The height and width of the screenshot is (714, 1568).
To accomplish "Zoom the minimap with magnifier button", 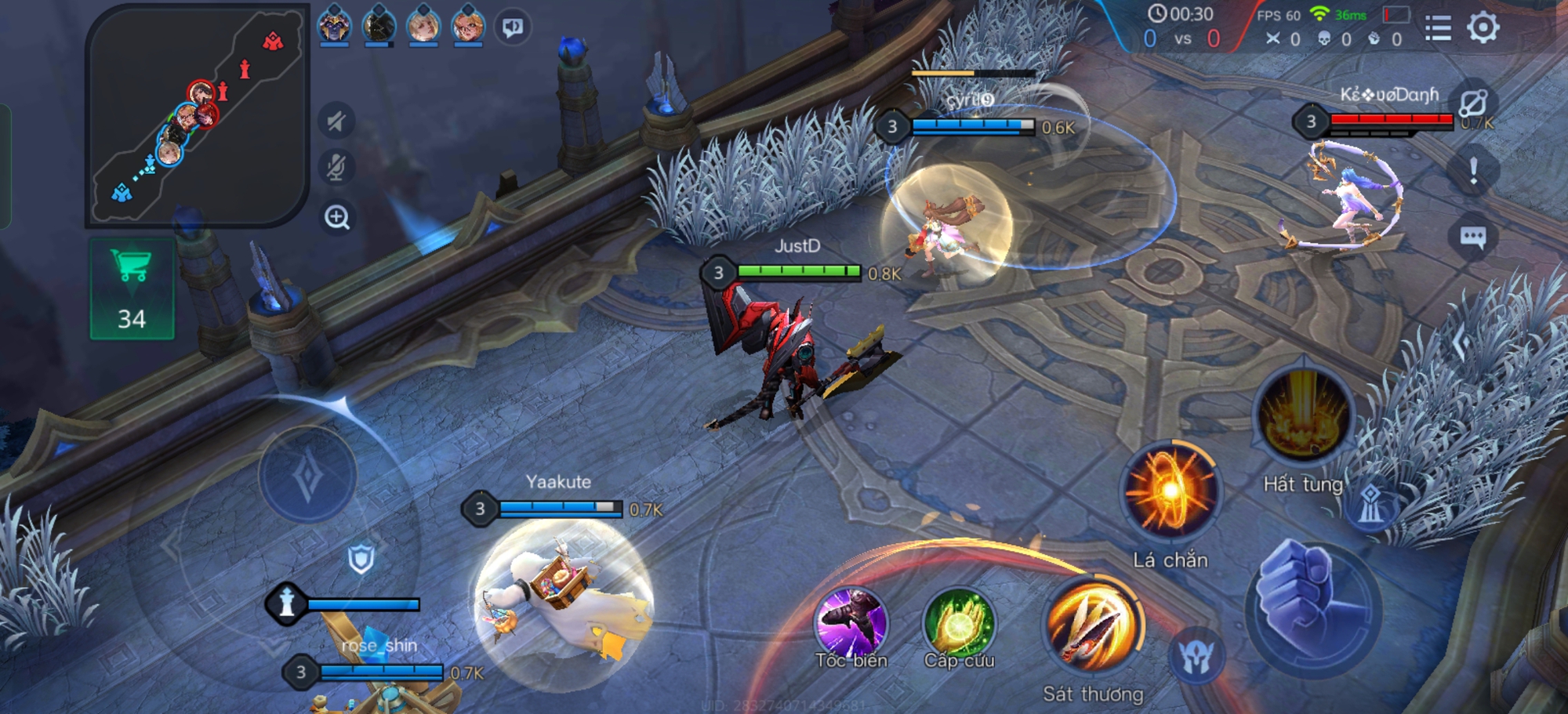I will [337, 217].
